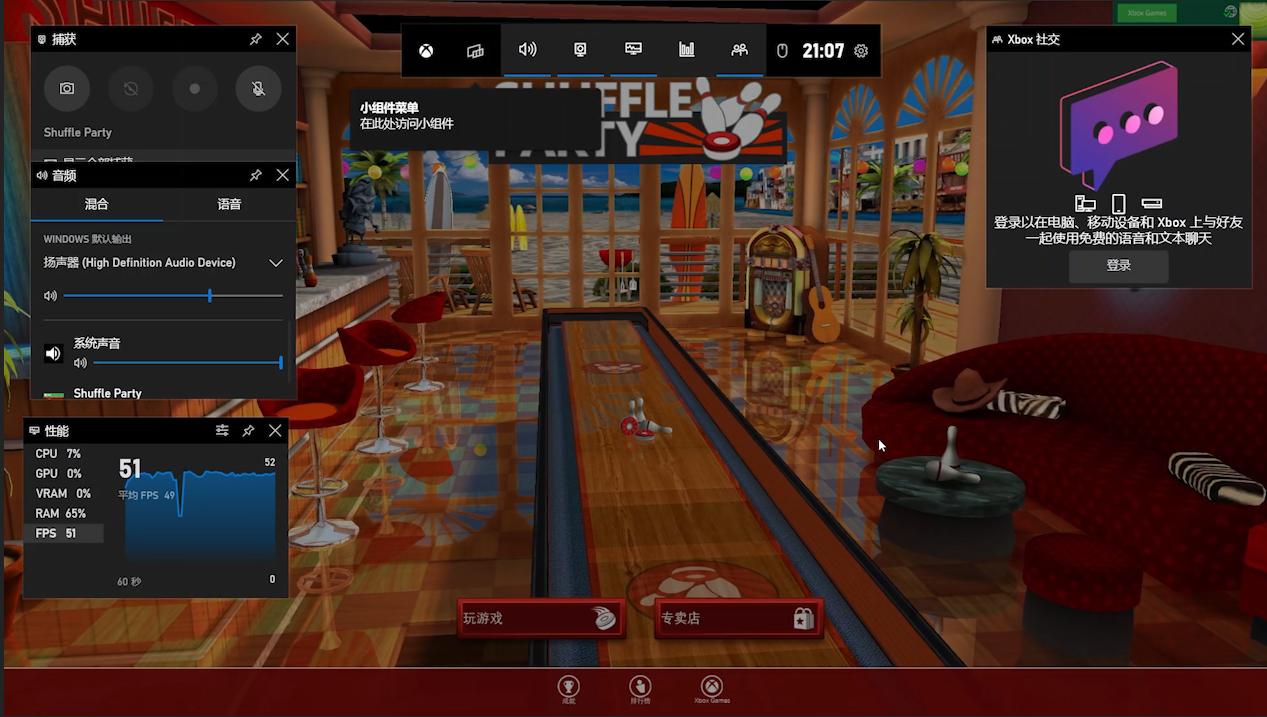Click the Xbox Games icon in bottom bar
The height and width of the screenshot is (717, 1267).
pos(711,687)
